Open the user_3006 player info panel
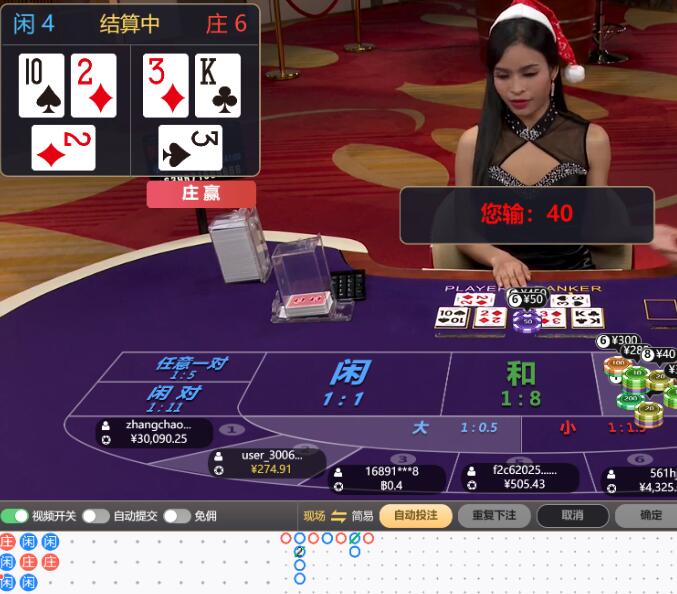Image resolution: width=677 pixels, height=594 pixels. 267,462
